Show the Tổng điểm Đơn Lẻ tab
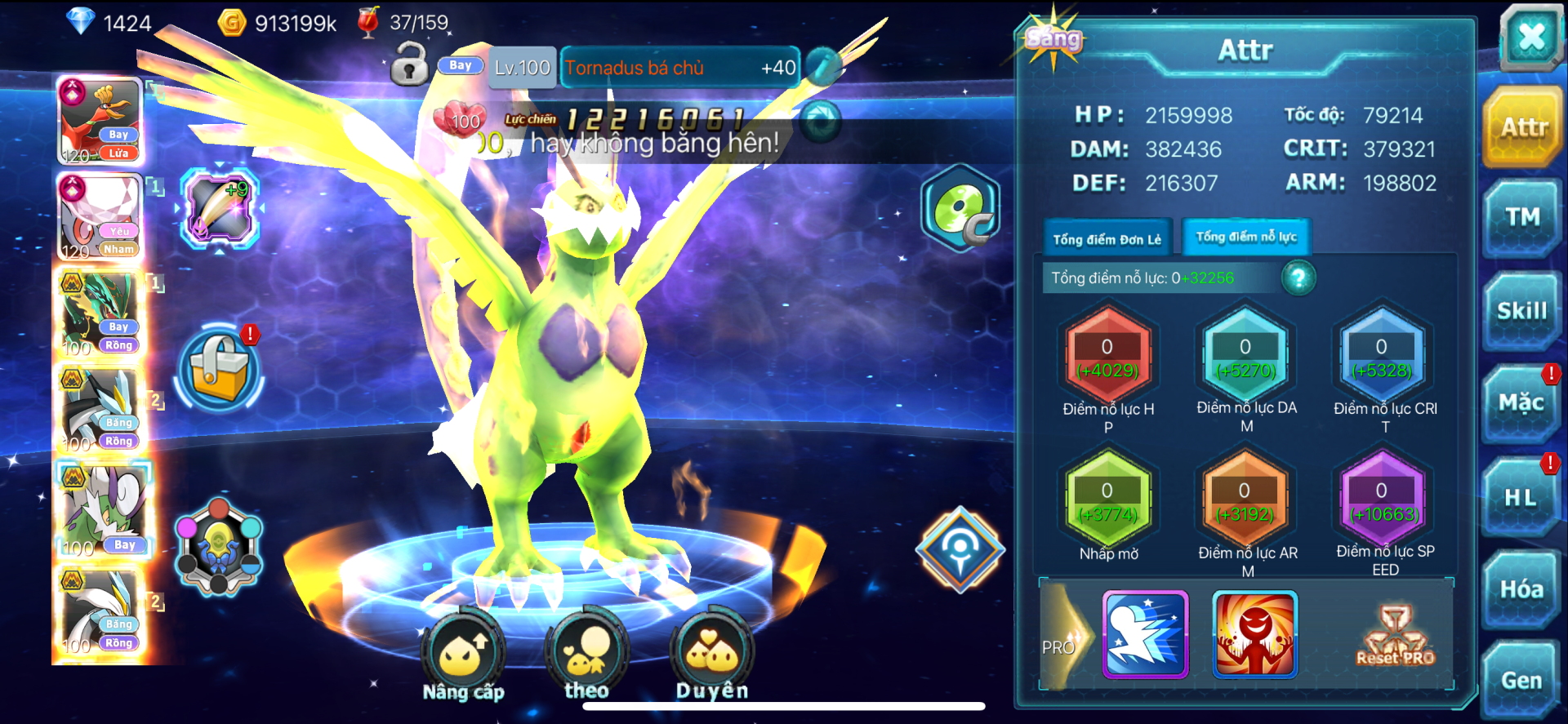This screenshot has width=1568, height=724. [1107, 239]
